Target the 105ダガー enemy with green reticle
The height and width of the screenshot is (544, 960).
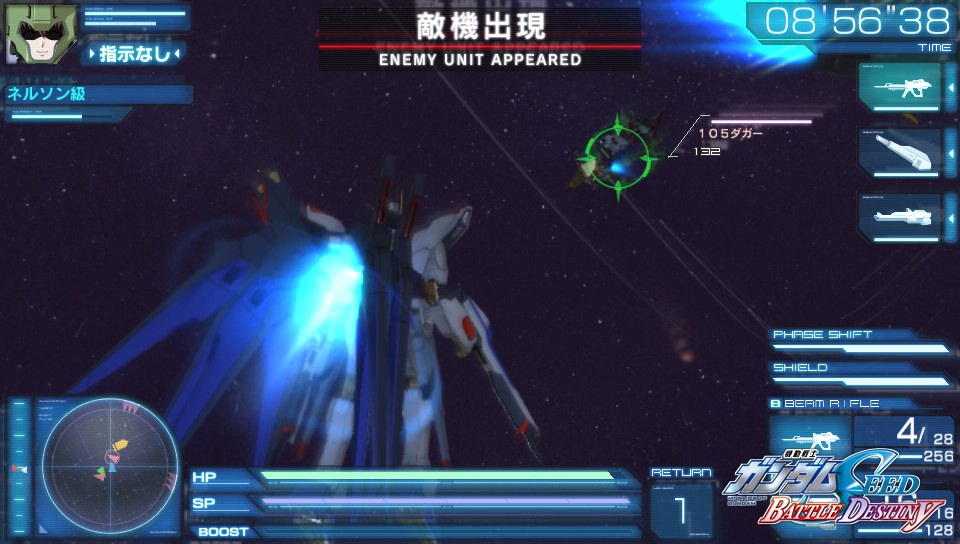point(617,156)
